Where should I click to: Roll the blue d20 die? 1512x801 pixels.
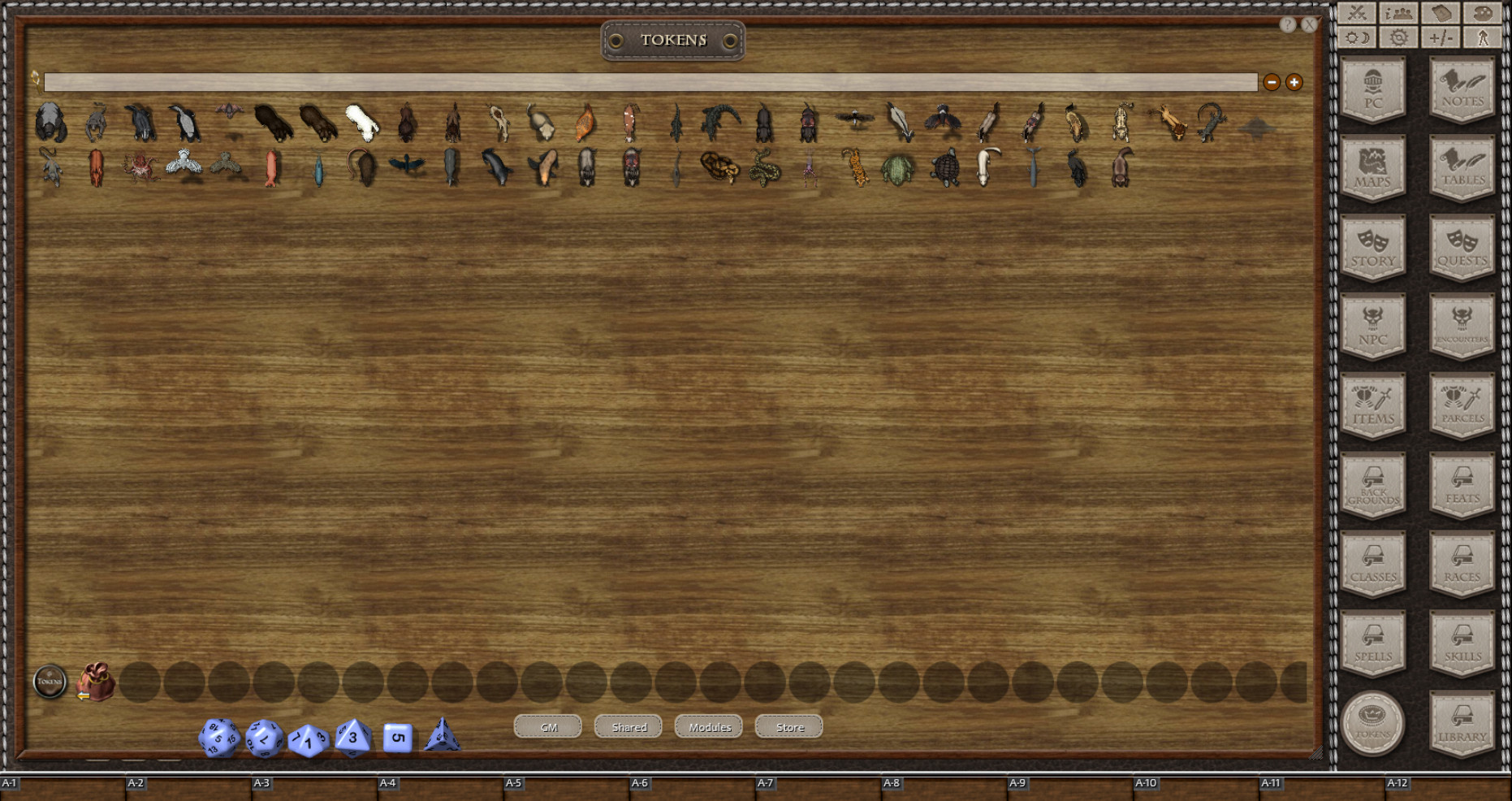pos(218,736)
